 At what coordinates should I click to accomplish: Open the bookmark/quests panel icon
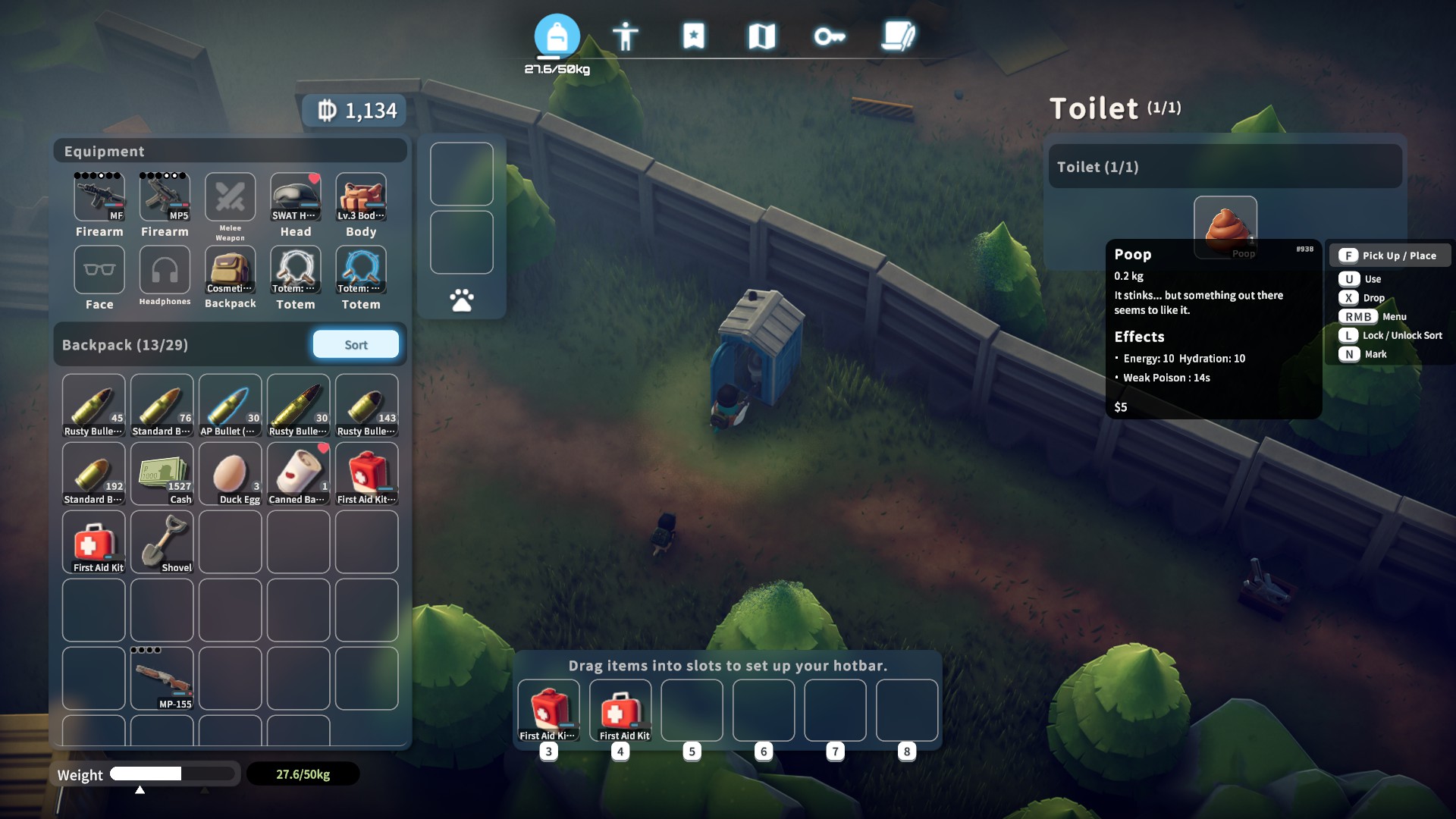[694, 35]
